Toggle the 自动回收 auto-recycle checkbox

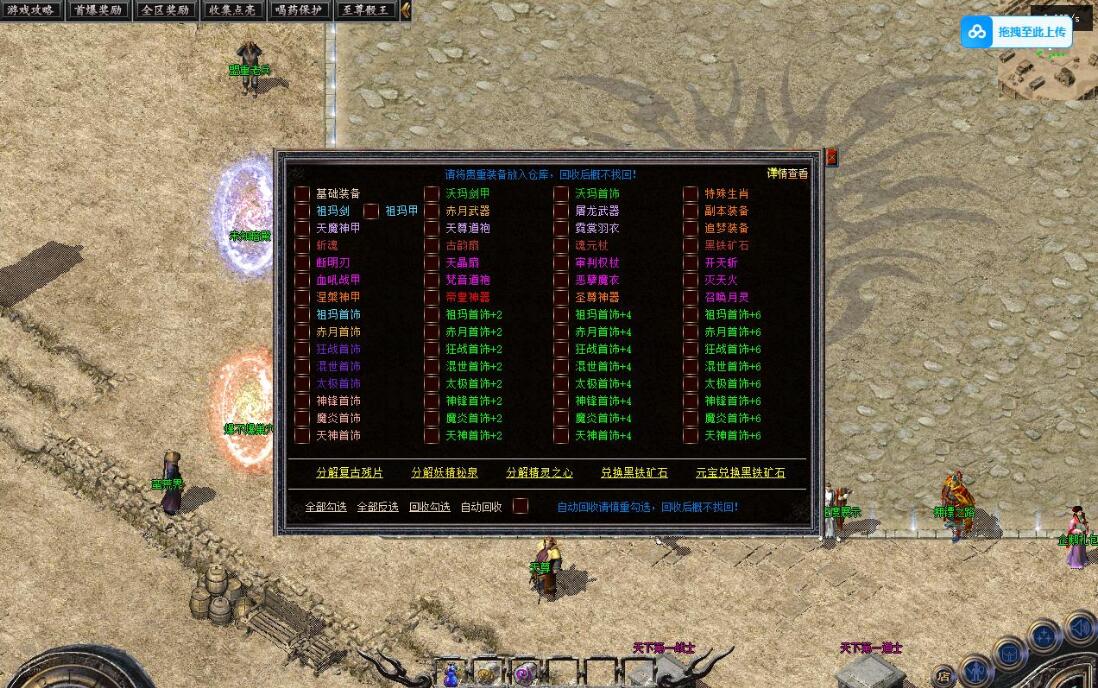[x=520, y=506]
